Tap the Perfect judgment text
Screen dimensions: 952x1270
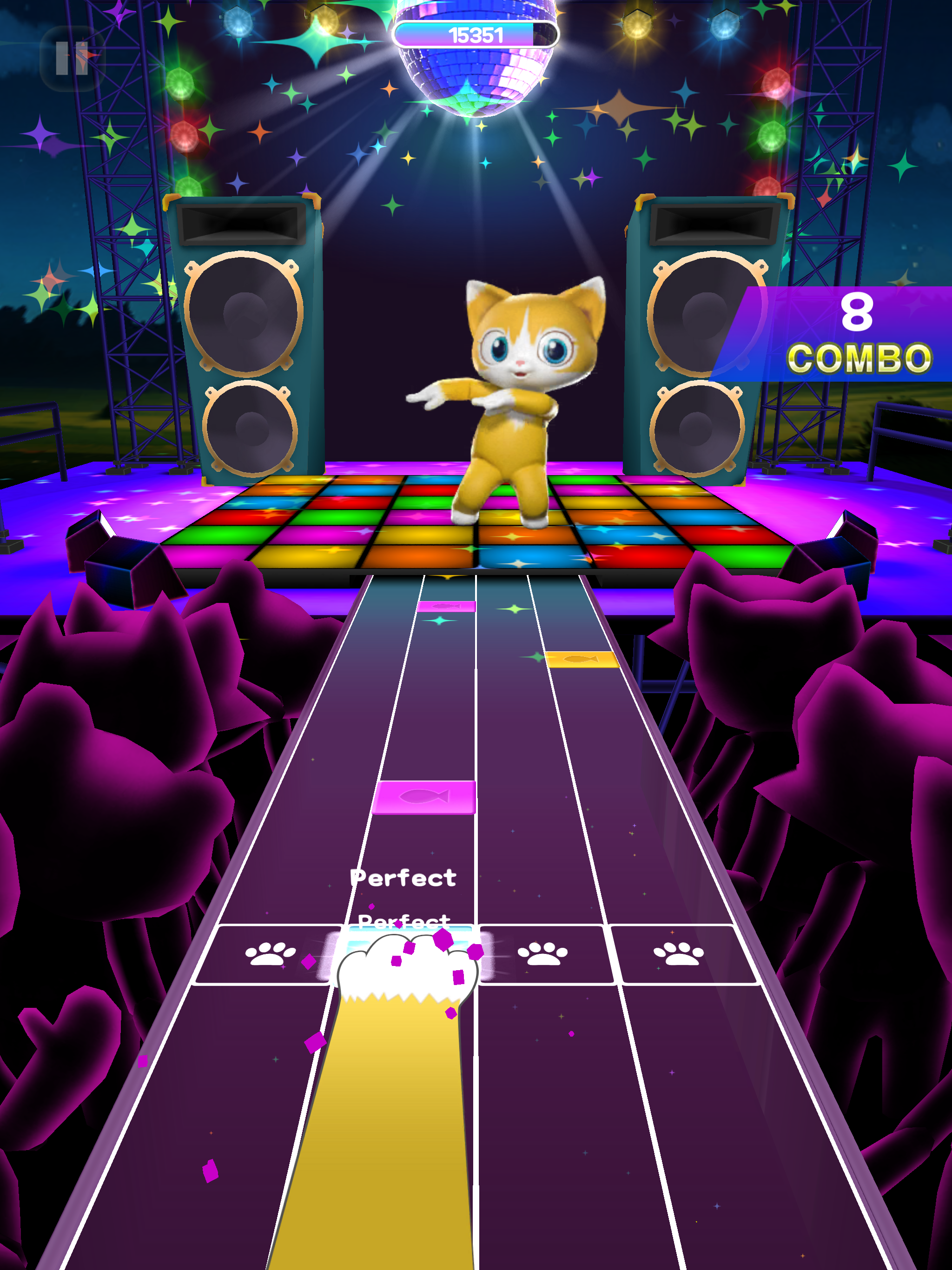[403, 877]
